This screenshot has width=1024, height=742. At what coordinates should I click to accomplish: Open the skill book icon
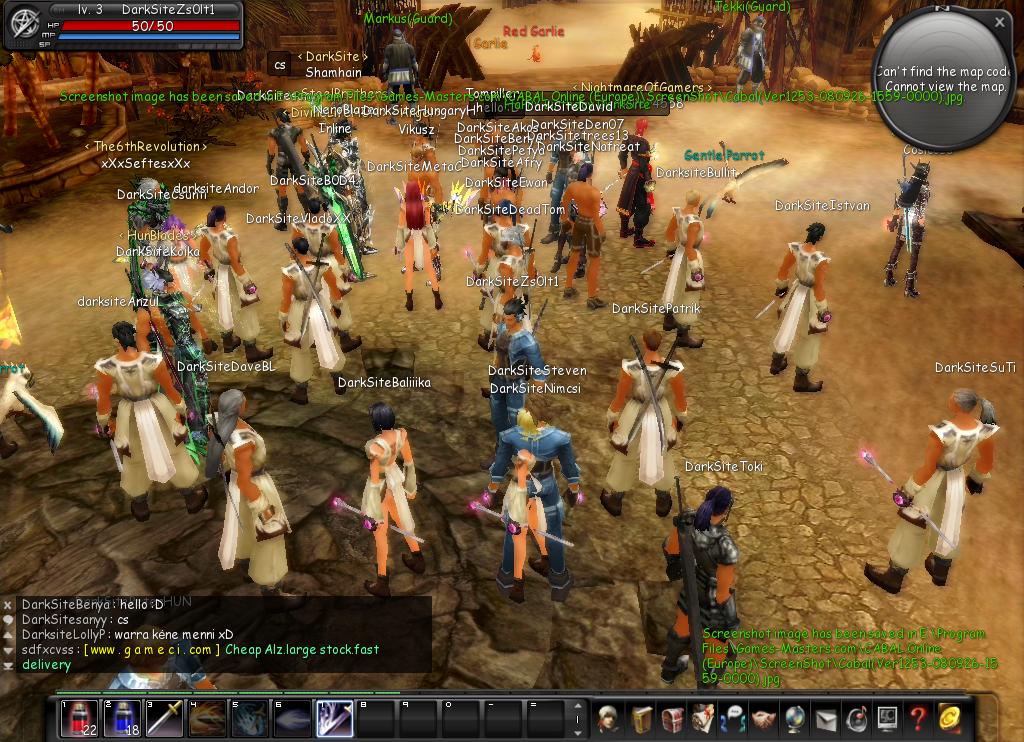click(x=640, y=718)
